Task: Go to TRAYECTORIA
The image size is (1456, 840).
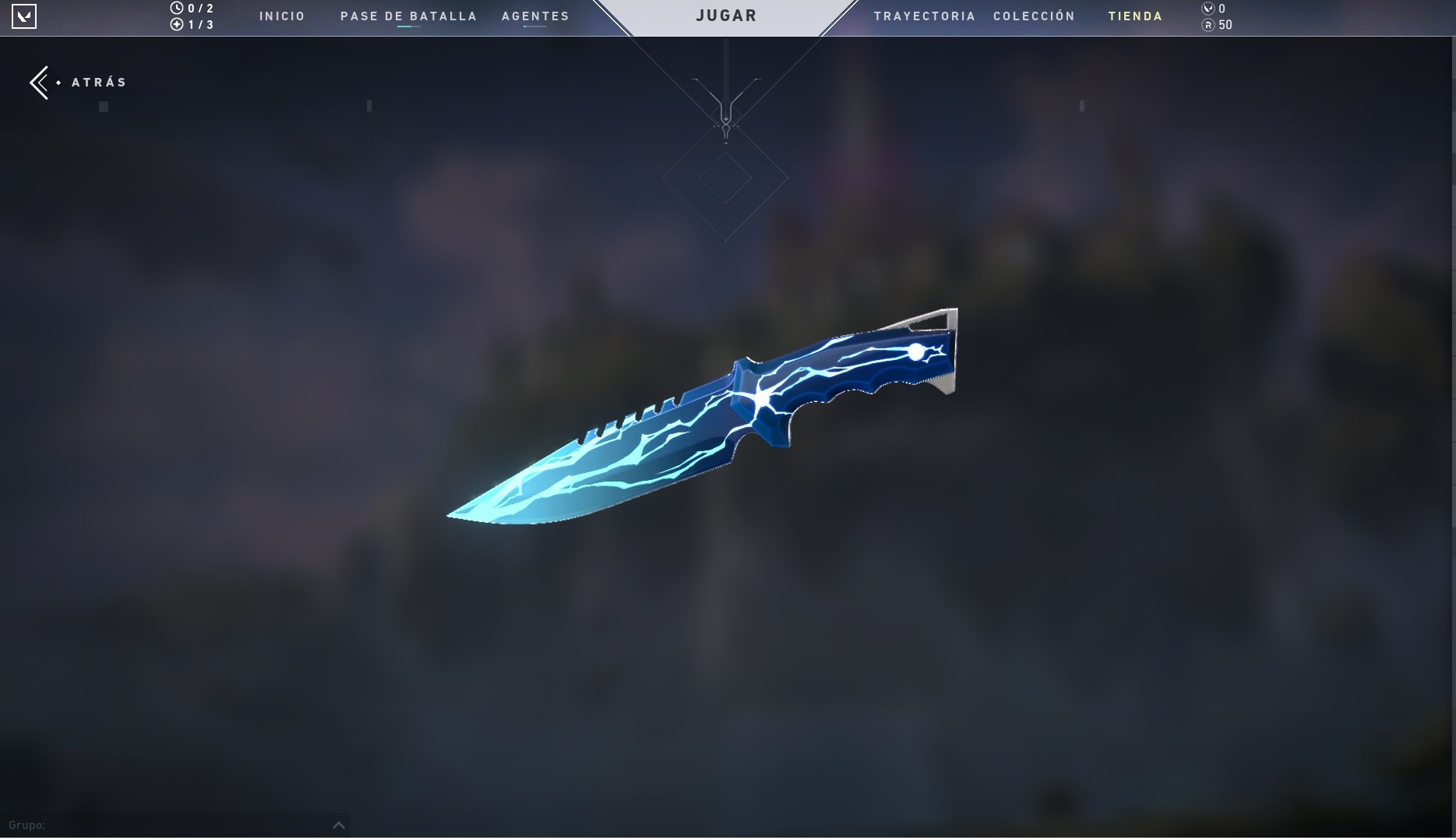Action: tap(925, 16)
